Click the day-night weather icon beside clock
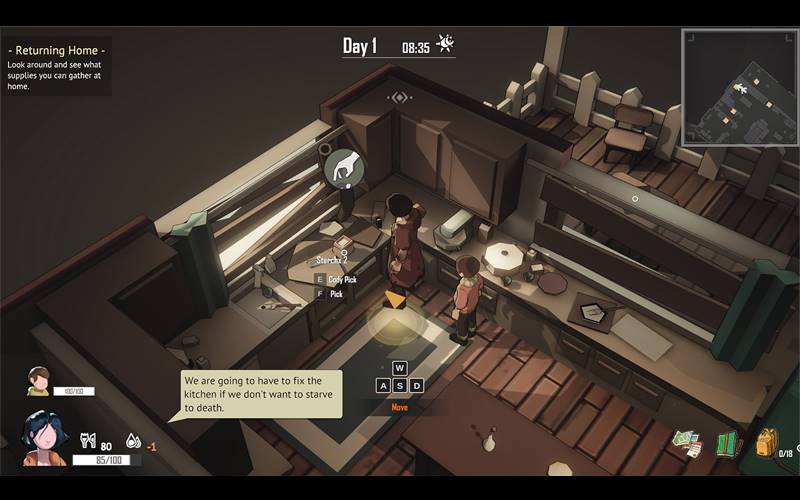 [446, 44]
